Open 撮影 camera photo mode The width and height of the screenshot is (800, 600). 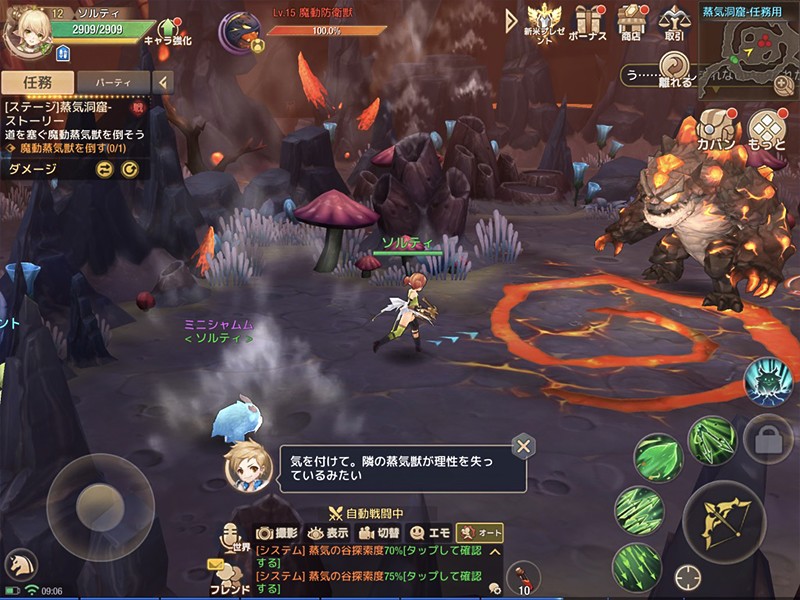tap(277, 533)
